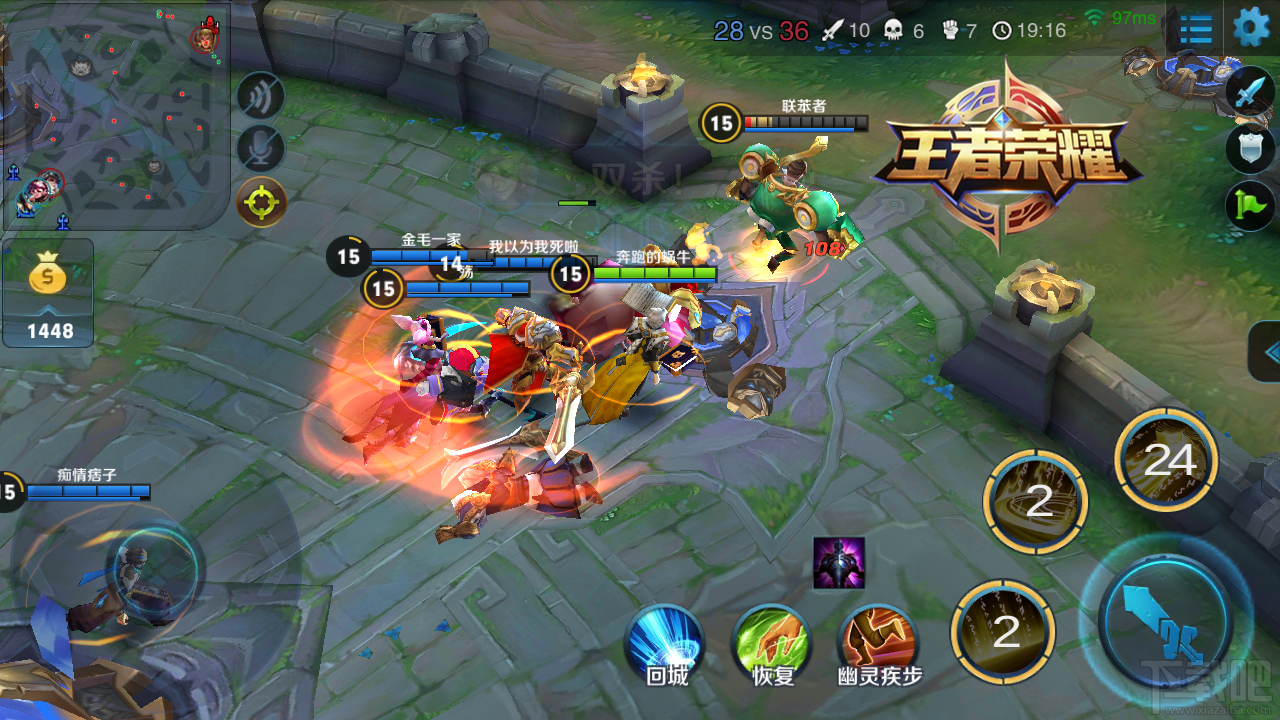Activate the yellow crosshair target button

coord(261,202)
